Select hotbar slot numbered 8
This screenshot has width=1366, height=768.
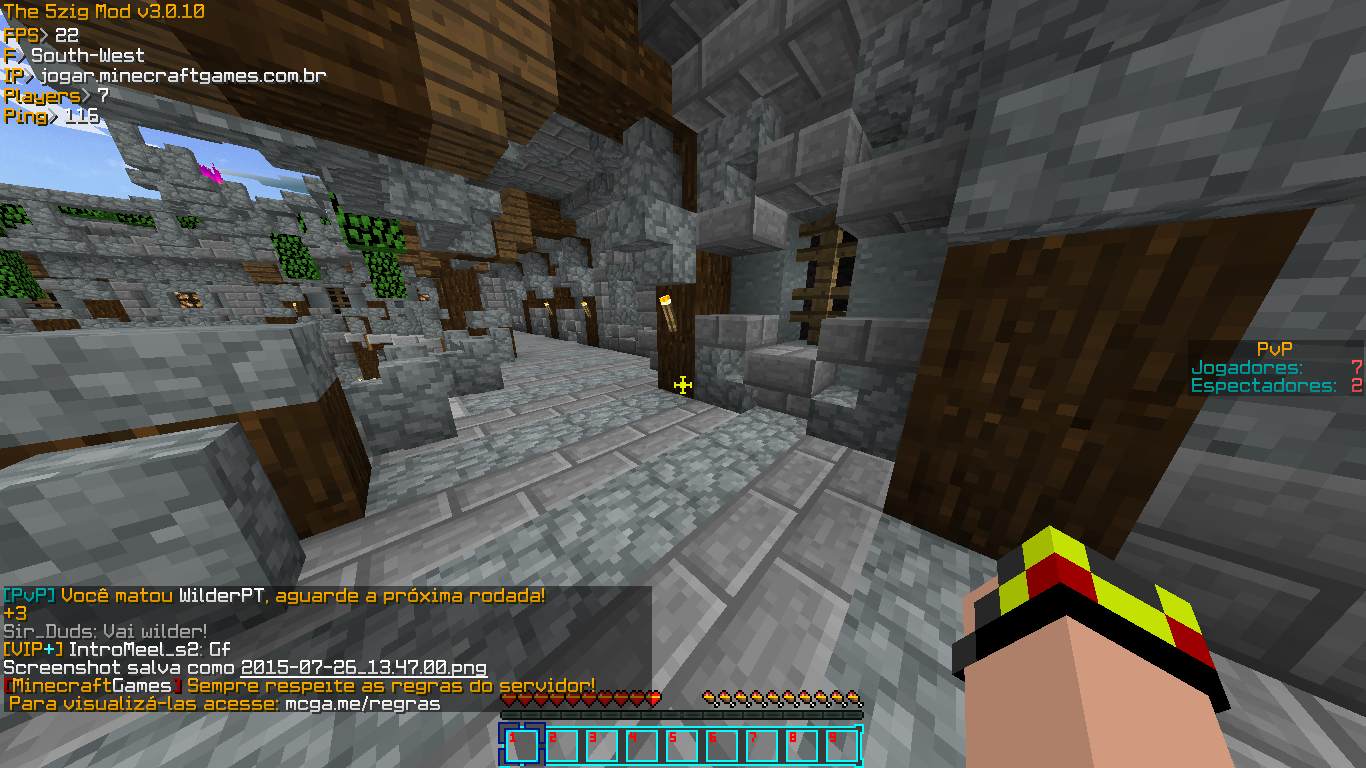[801, 746]
